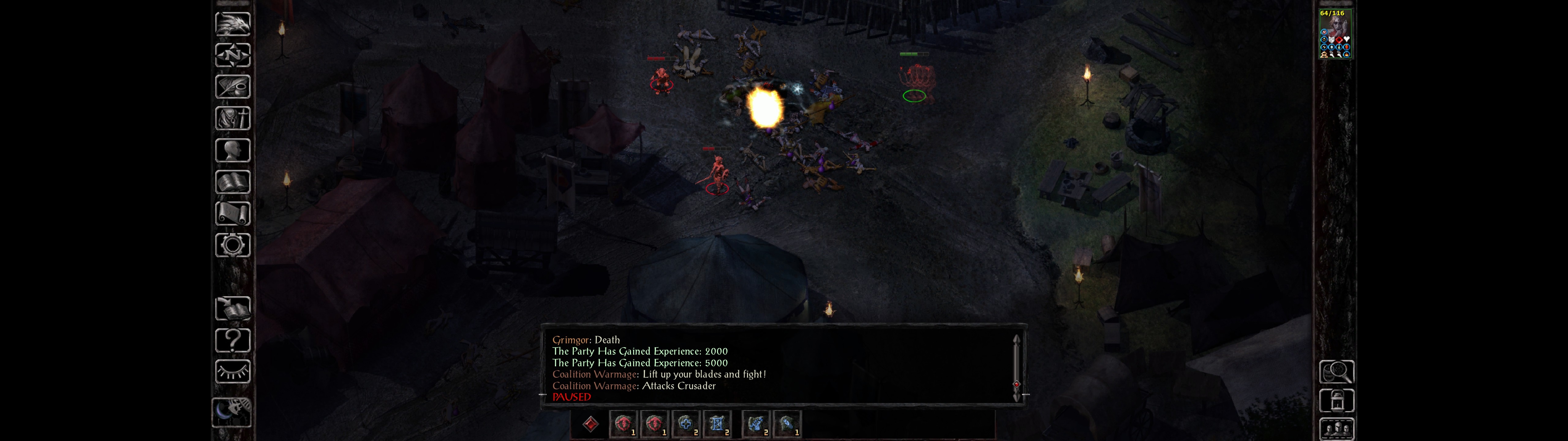Toggle the lantern icon button
The width and height of the screenshot is (1568, 441).
[1336, 401]
